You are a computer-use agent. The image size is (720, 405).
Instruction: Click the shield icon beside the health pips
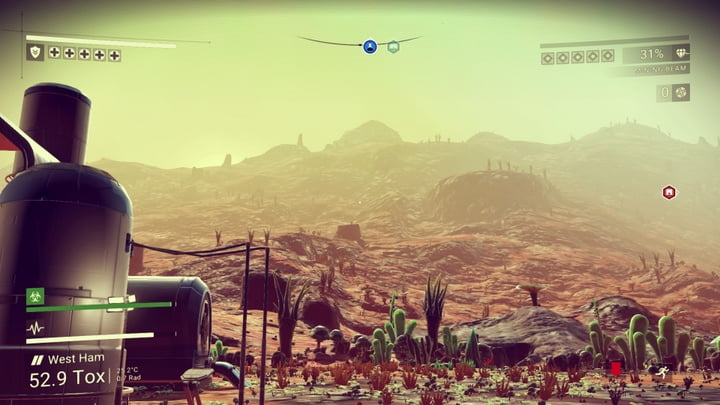click(x=35, y=52)
